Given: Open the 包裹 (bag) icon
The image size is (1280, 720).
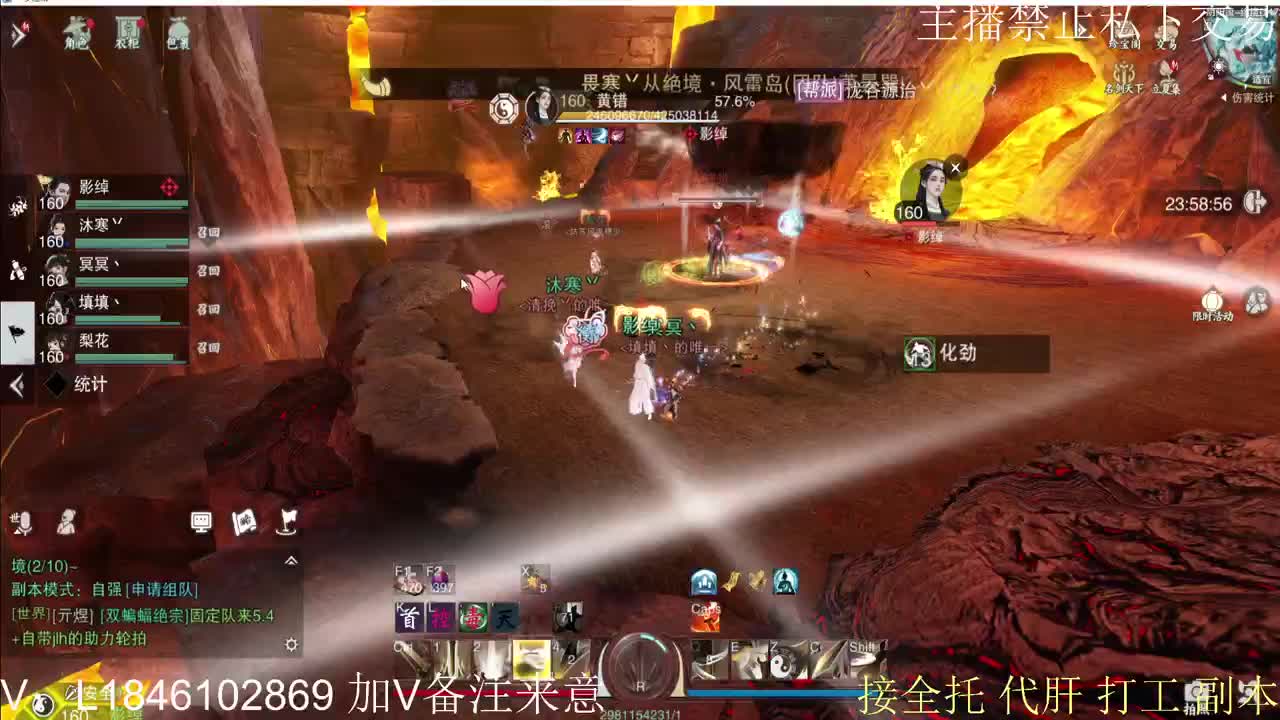Looking at the screenshot, I should click(x=178, y=31).
